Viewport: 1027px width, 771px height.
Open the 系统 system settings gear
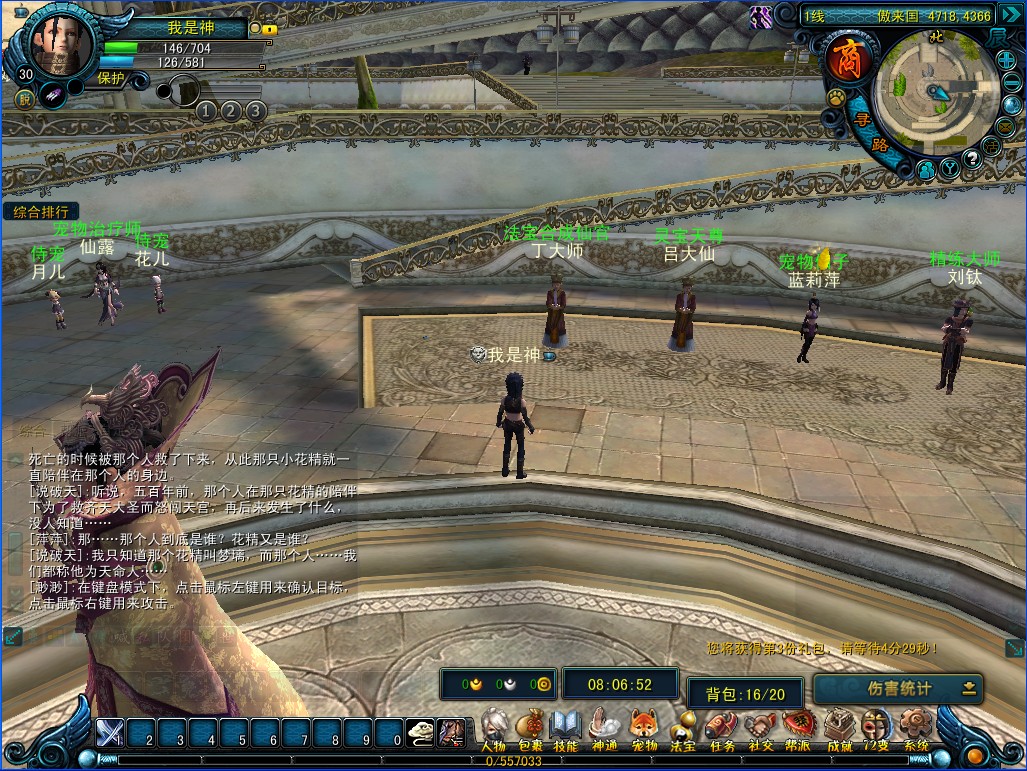pyautogui.click(x=914, y=726)
